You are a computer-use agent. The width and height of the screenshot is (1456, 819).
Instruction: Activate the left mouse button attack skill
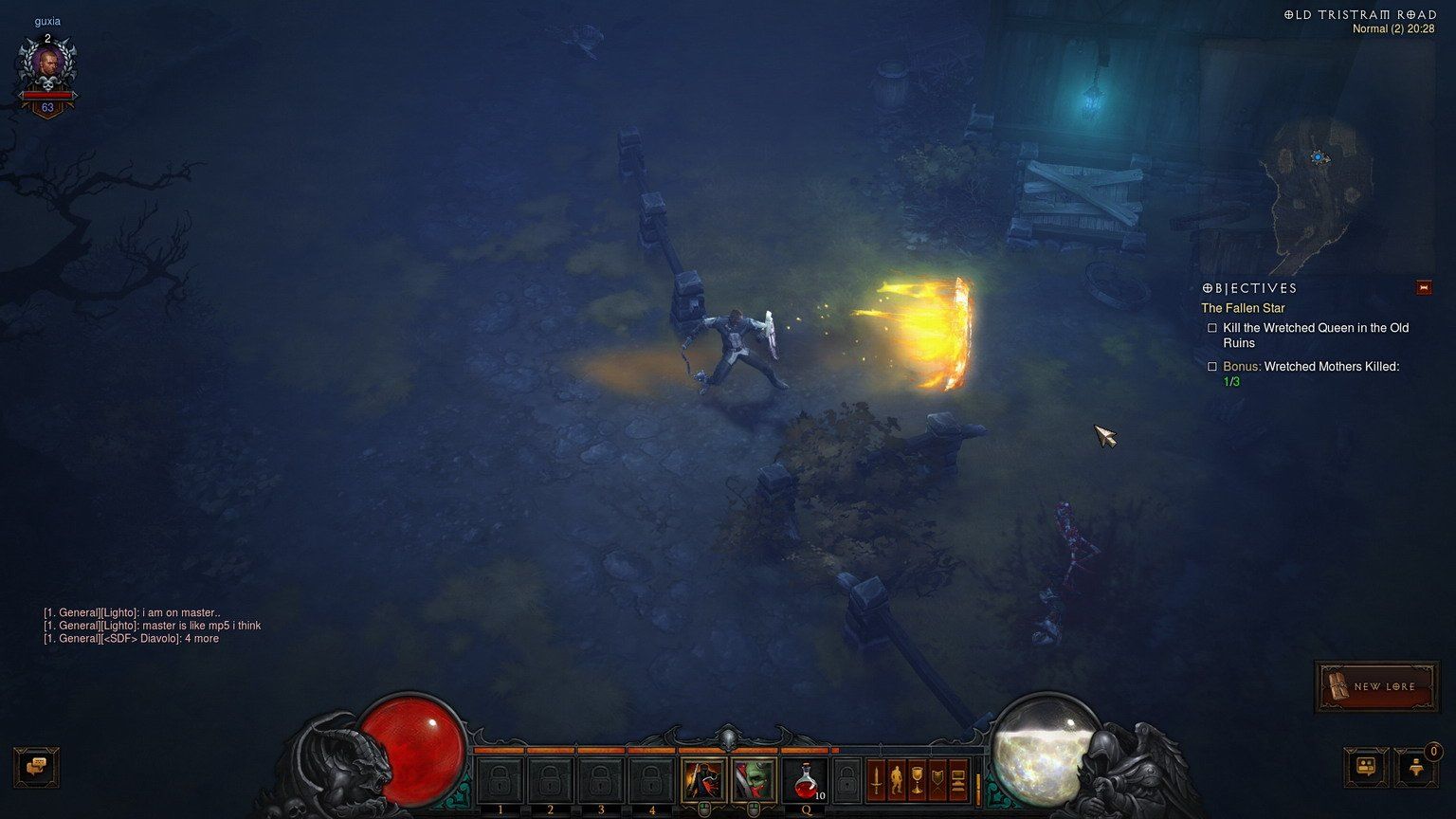(702, 780)
